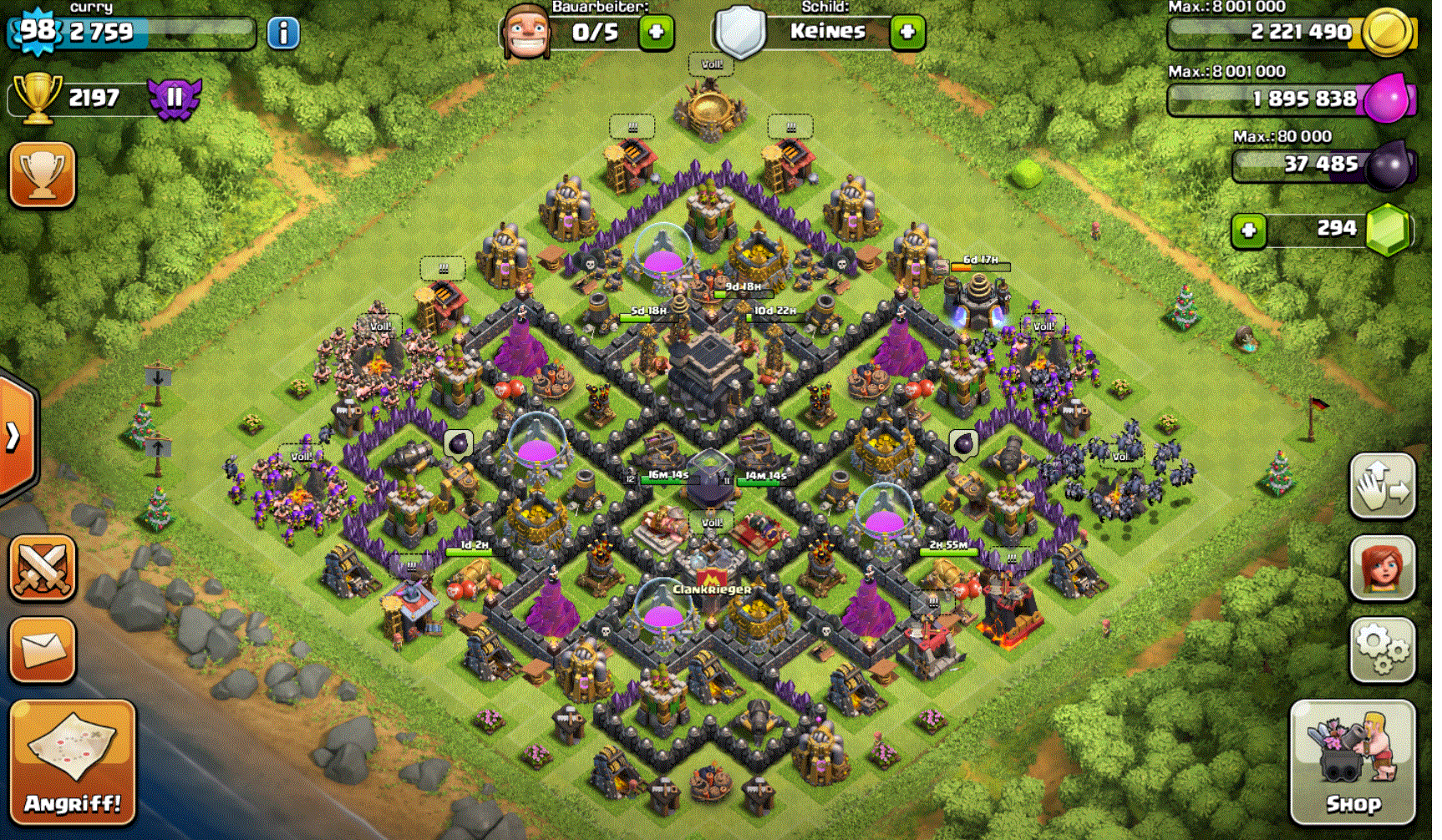Expand the side chat arrow tab
The height and width of the screenshot is (840, 1442).
pos(14,436)
